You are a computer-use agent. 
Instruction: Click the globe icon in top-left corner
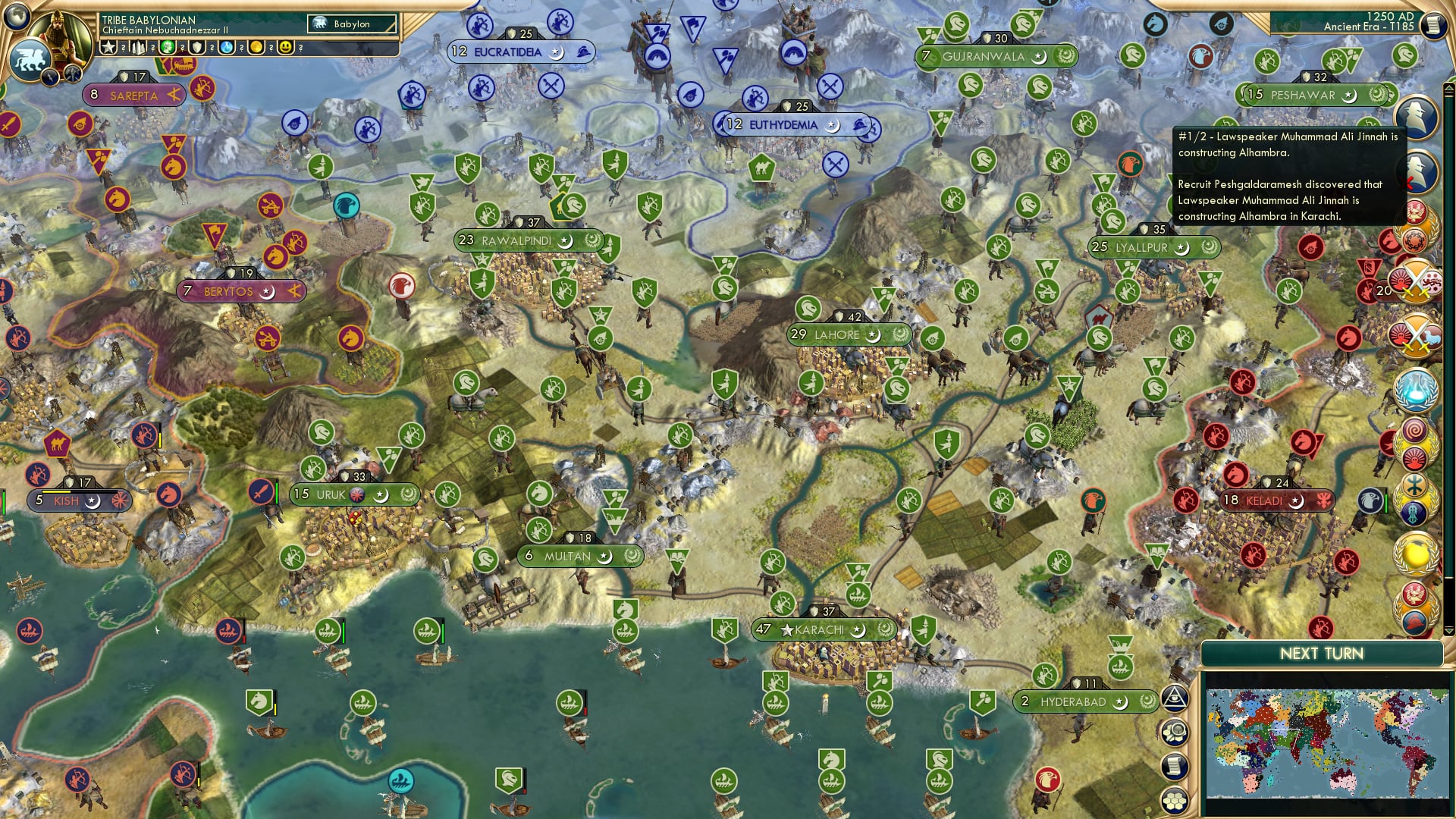tap(17, 14)
